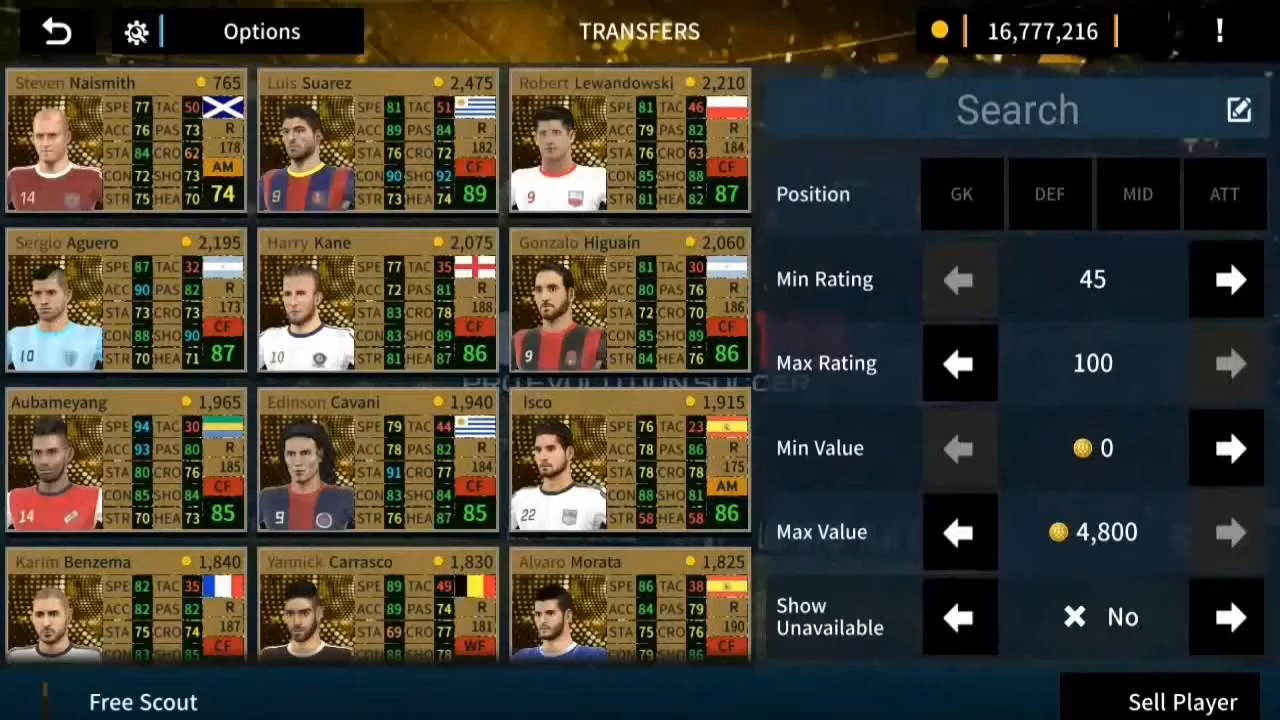The height and width of the screenshot is (720, 1280).
Task: Select the MID position filter
Action: (x=1137, y=194)
